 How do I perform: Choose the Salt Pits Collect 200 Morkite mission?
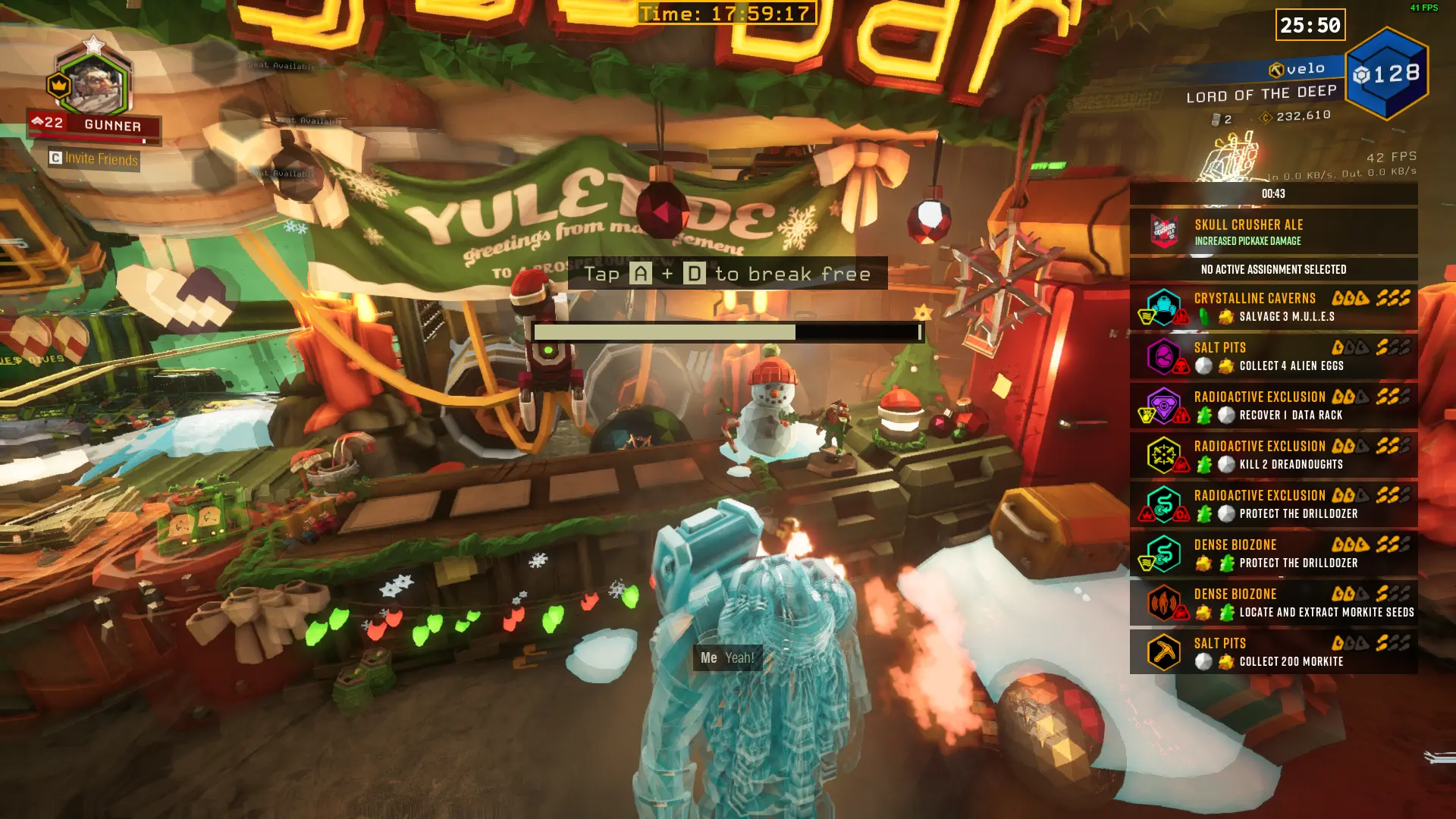click(x=1273, y=652)
